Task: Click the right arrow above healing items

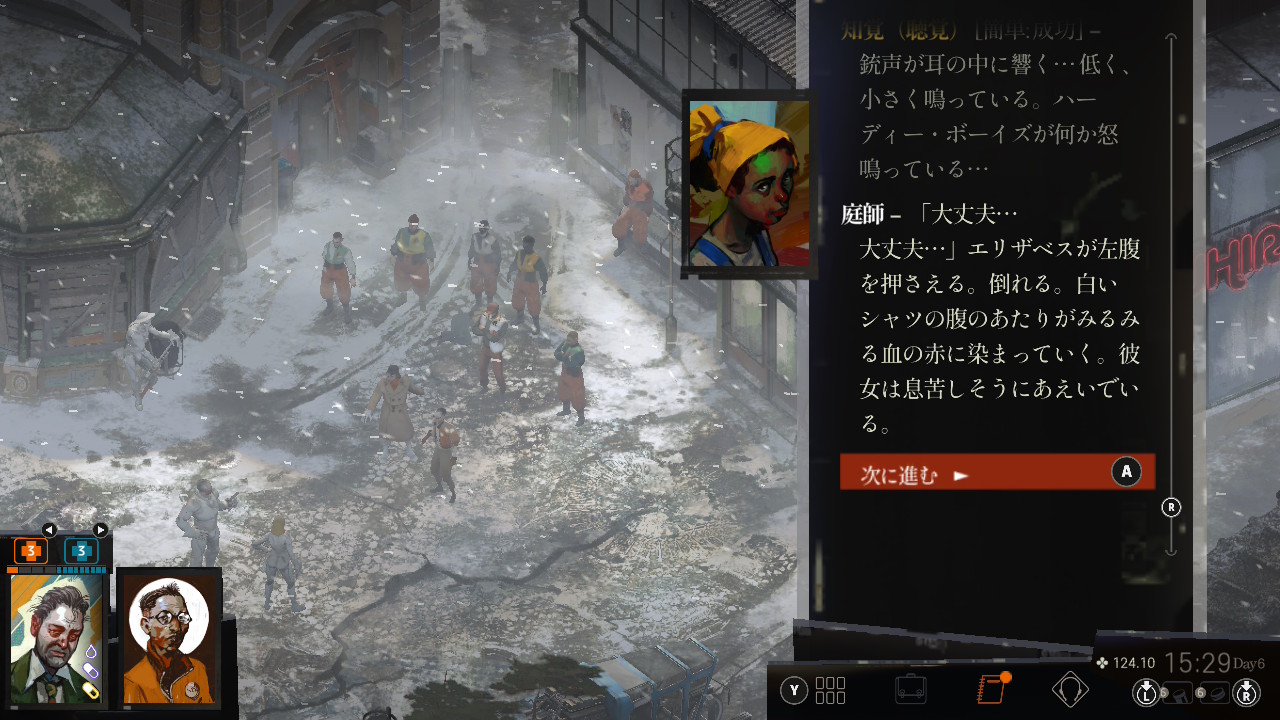Action: click(100, 530)
